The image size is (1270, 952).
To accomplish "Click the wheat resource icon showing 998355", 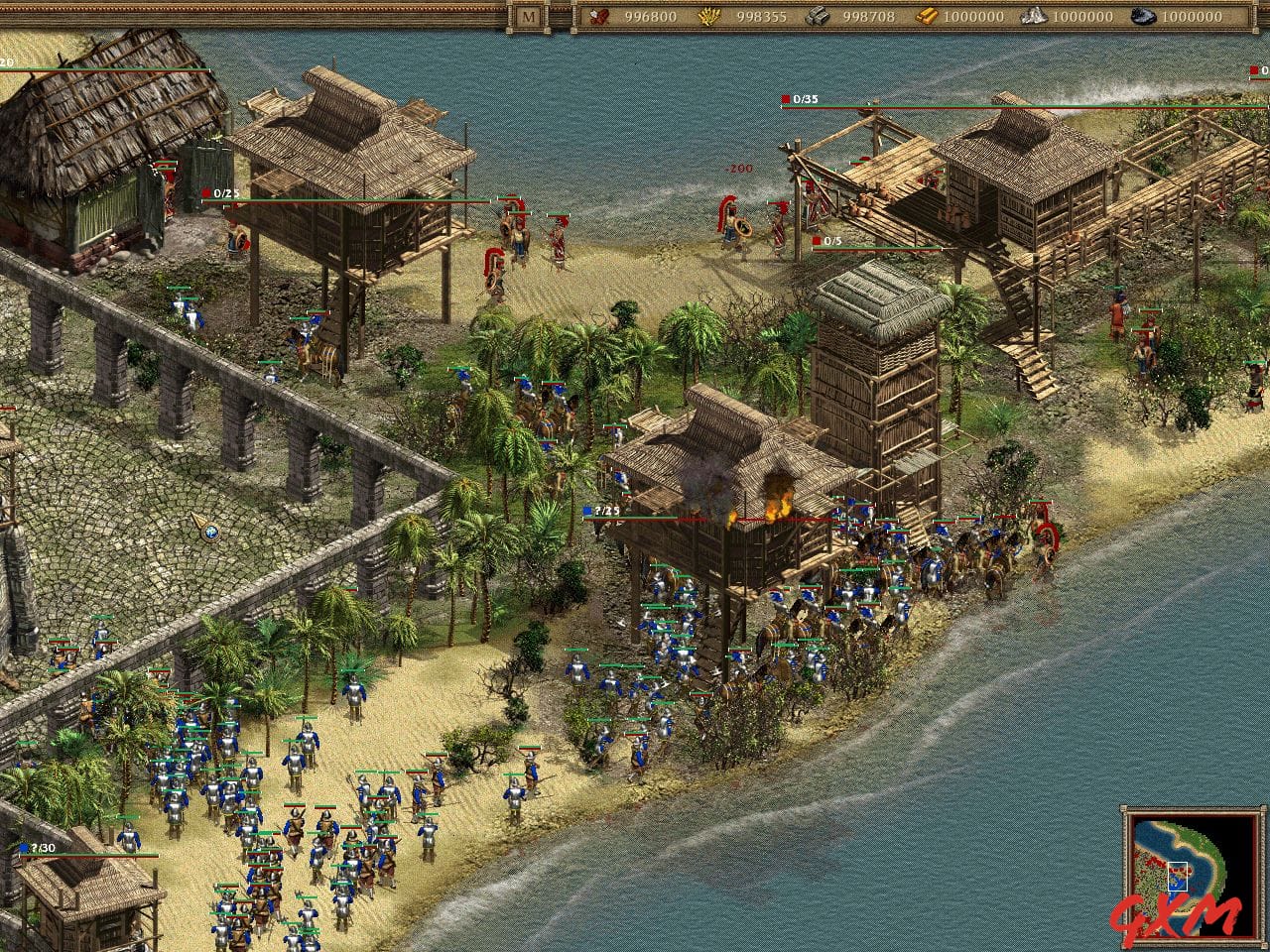I will coord(707,17).
